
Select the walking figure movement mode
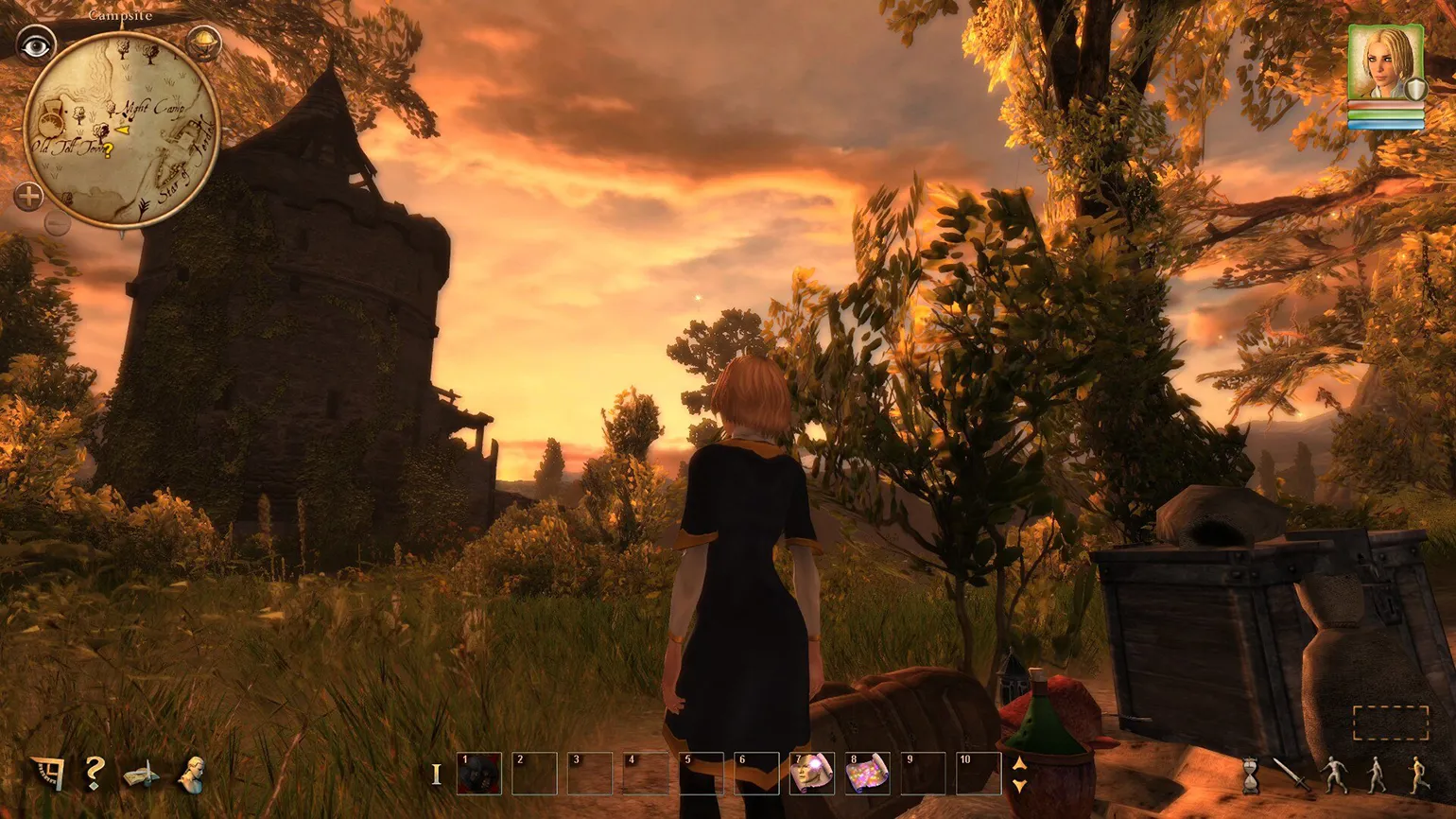[1377, 775]
